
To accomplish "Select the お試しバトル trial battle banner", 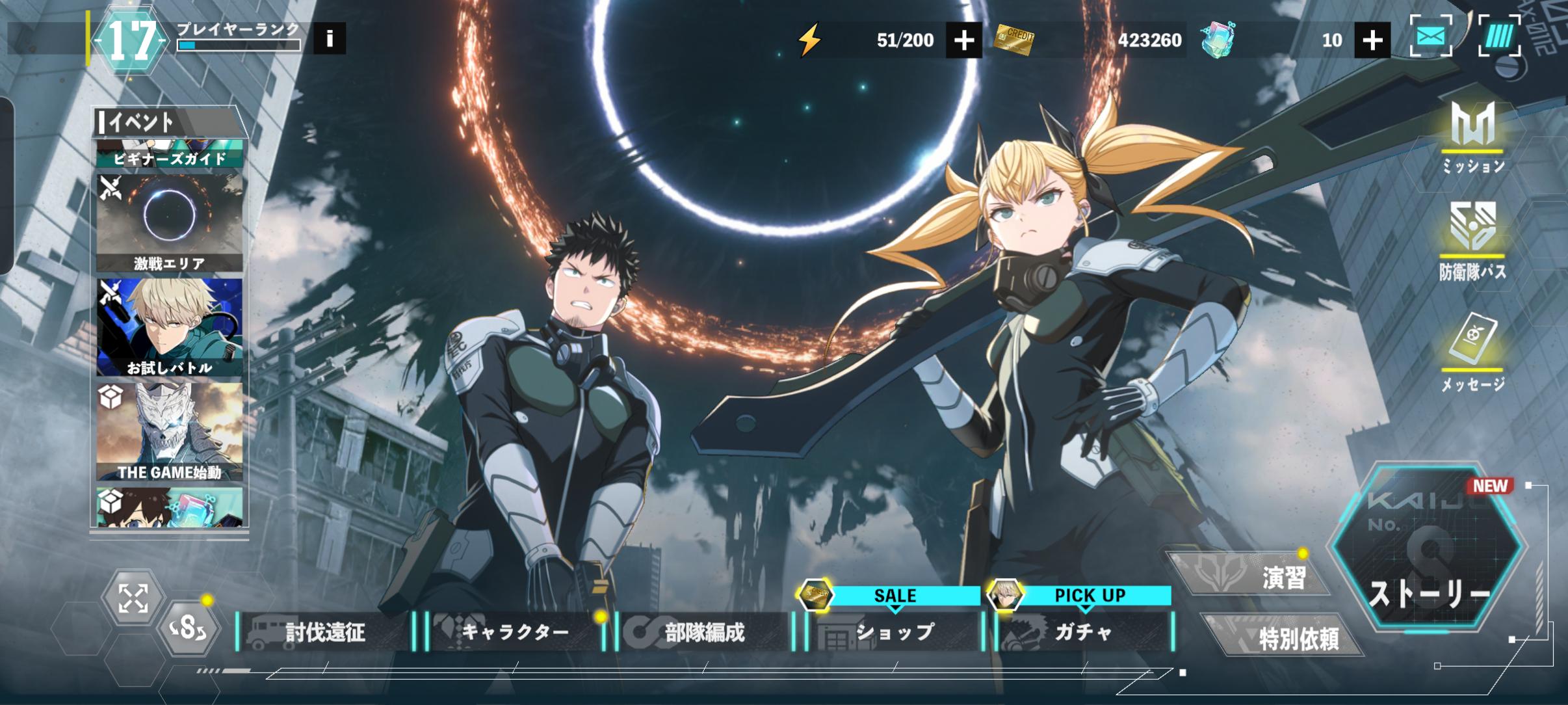I will (170, 327).
